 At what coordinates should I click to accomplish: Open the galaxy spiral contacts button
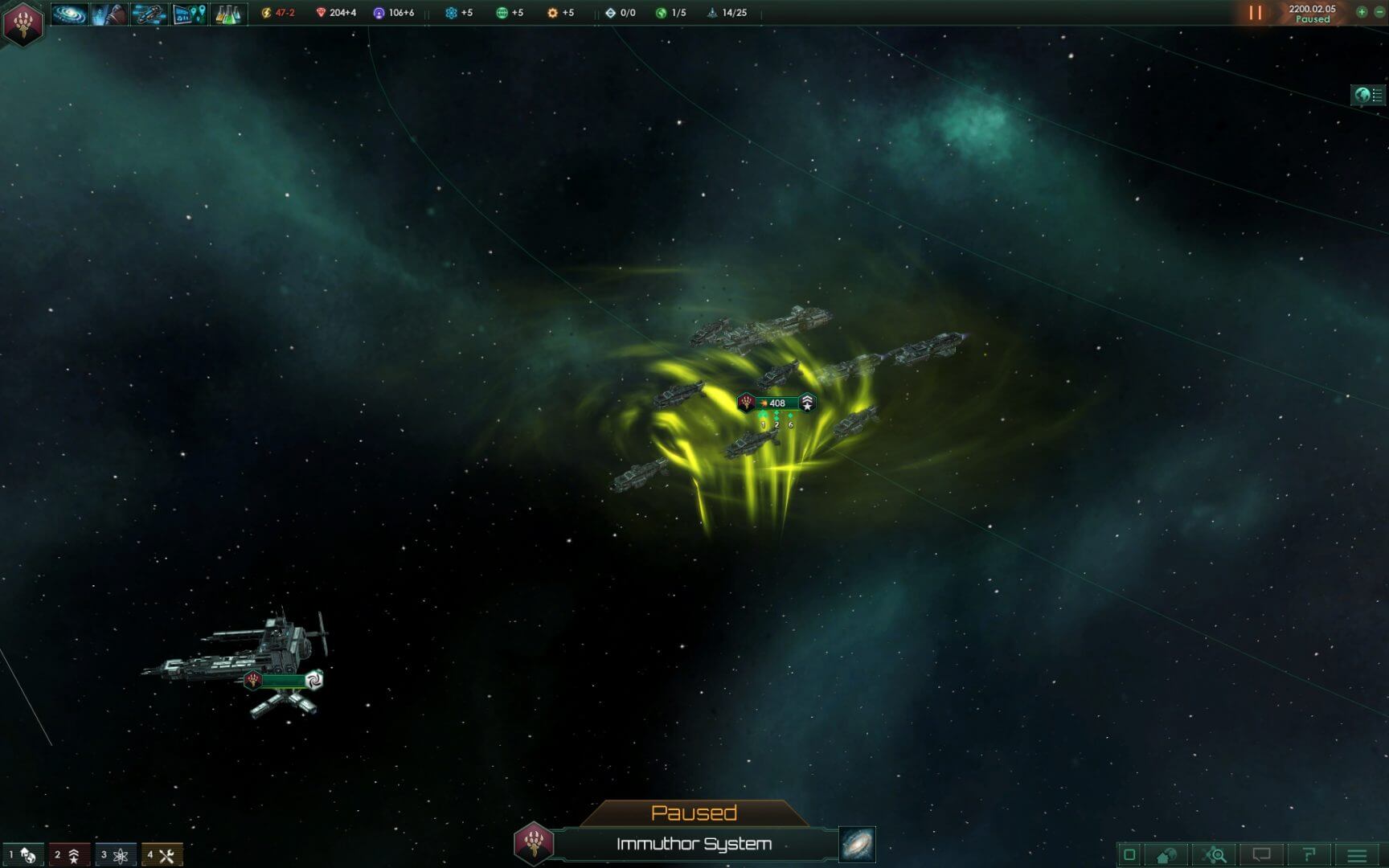(x=69, y=14)
